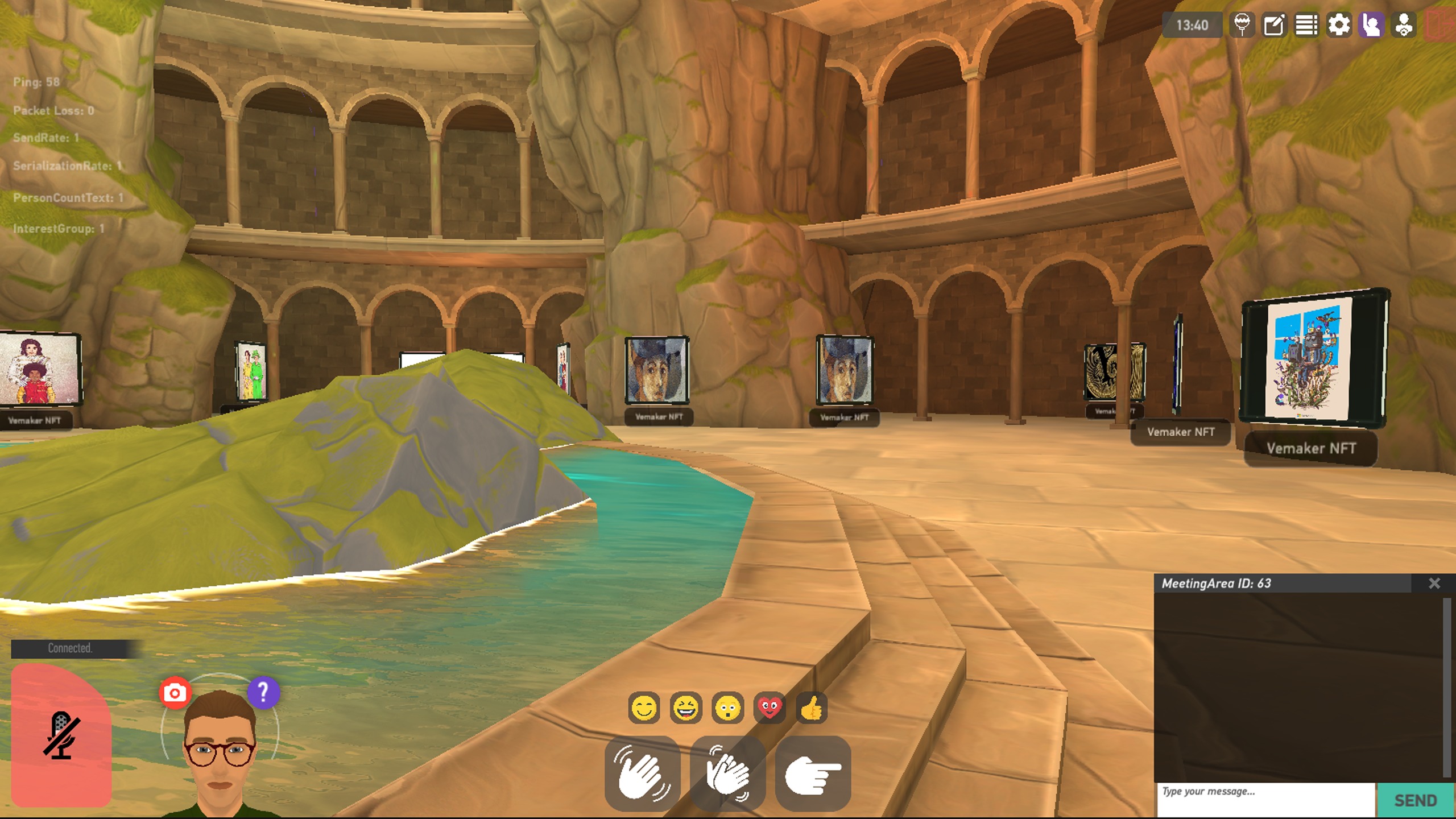Screen dimensions: 1456x819
Task: Perform the pointing finger gesture
Action: [x=813, y=774]
